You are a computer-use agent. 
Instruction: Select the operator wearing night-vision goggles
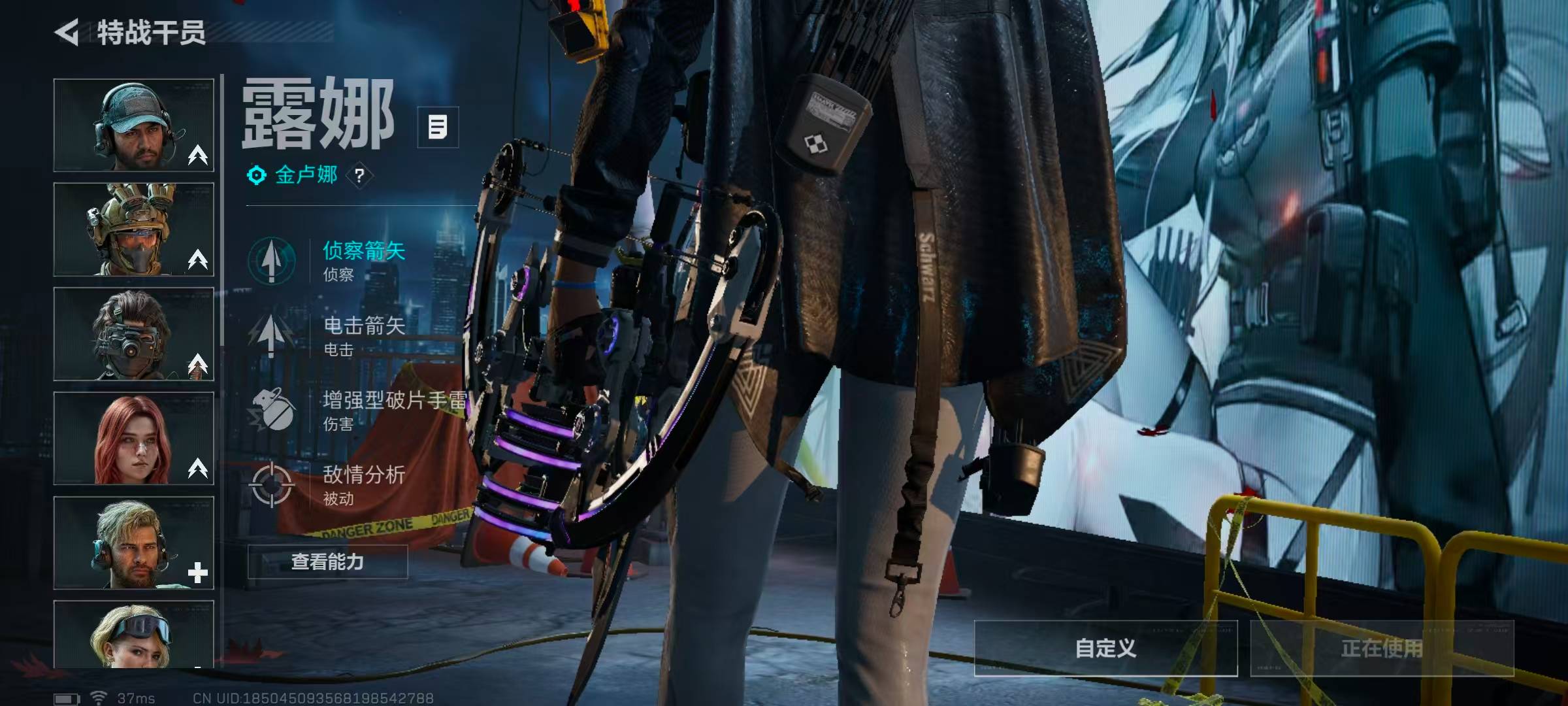134,334
